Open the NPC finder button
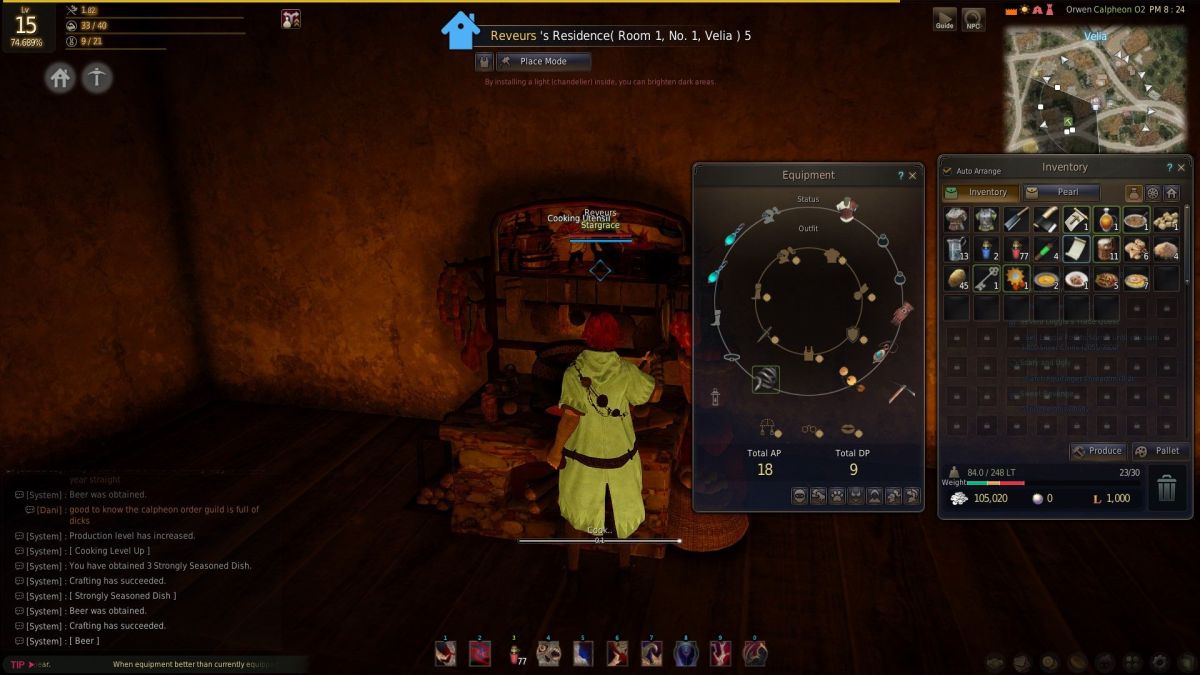This screenshot has width=1200, height=675. [973, 19]
